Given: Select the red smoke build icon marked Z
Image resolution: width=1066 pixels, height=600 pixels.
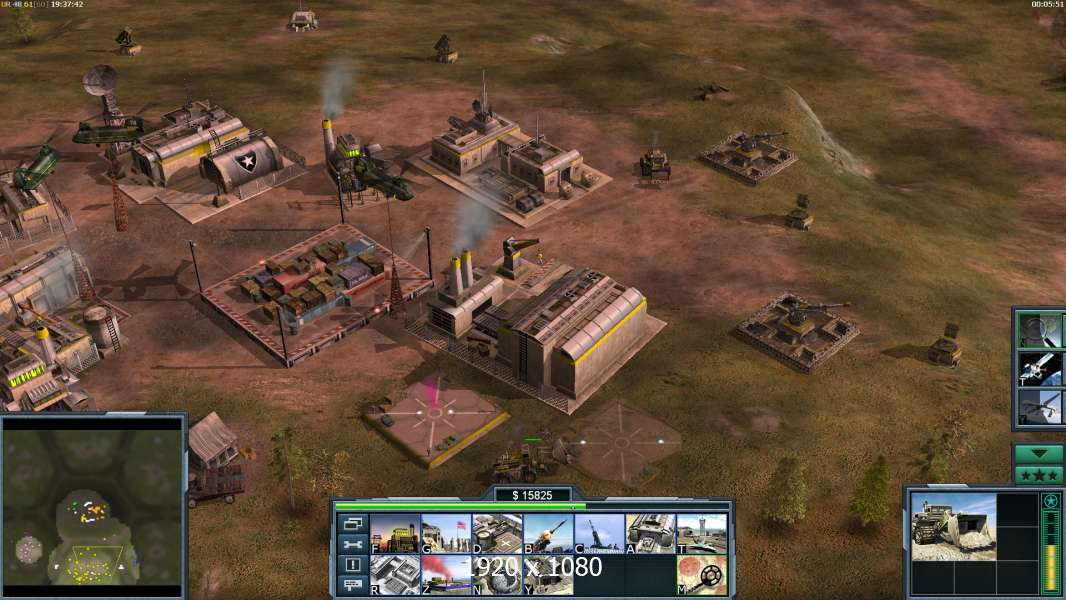Looking at the screenshot, I should click(446, 575).
